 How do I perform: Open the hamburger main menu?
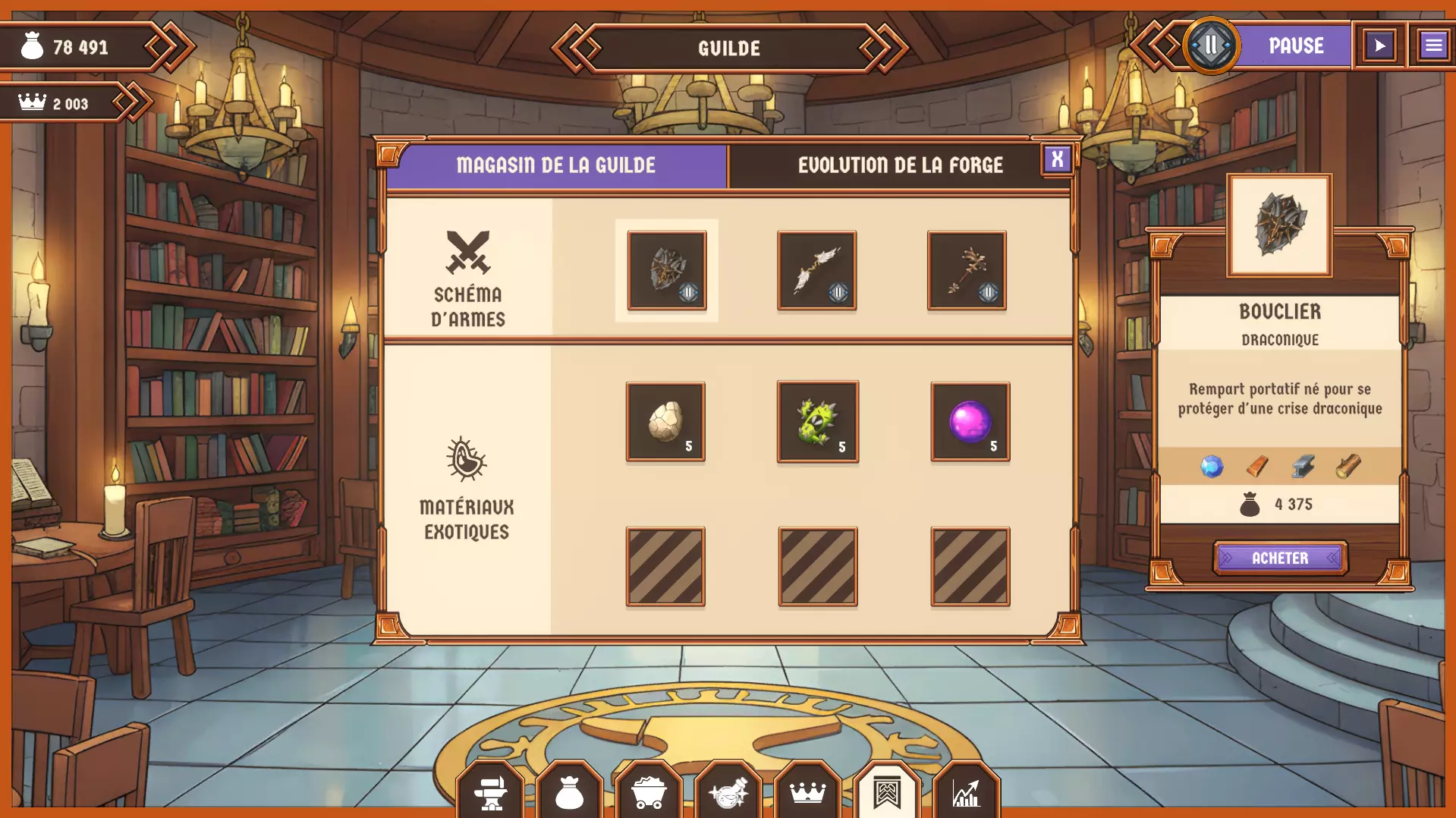coord(1432,46)
